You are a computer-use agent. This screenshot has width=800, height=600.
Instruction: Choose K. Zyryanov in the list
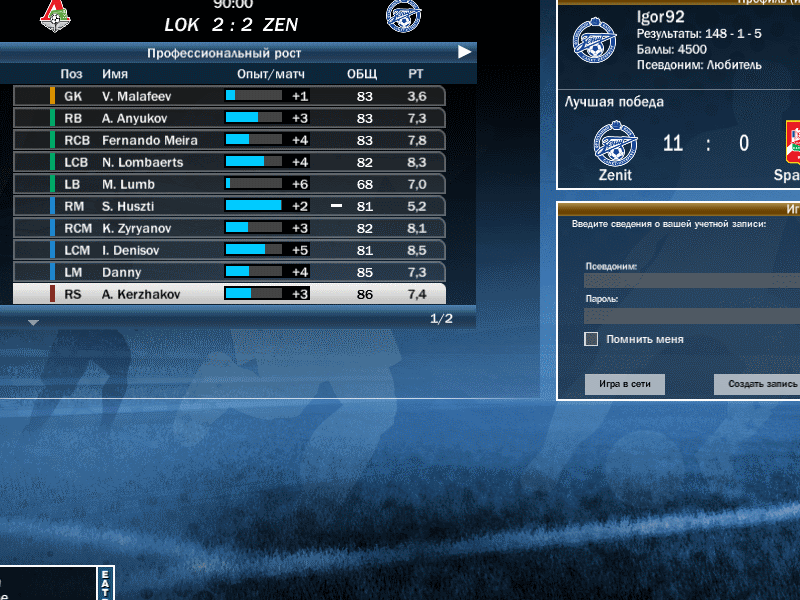(x=230, y=228)
